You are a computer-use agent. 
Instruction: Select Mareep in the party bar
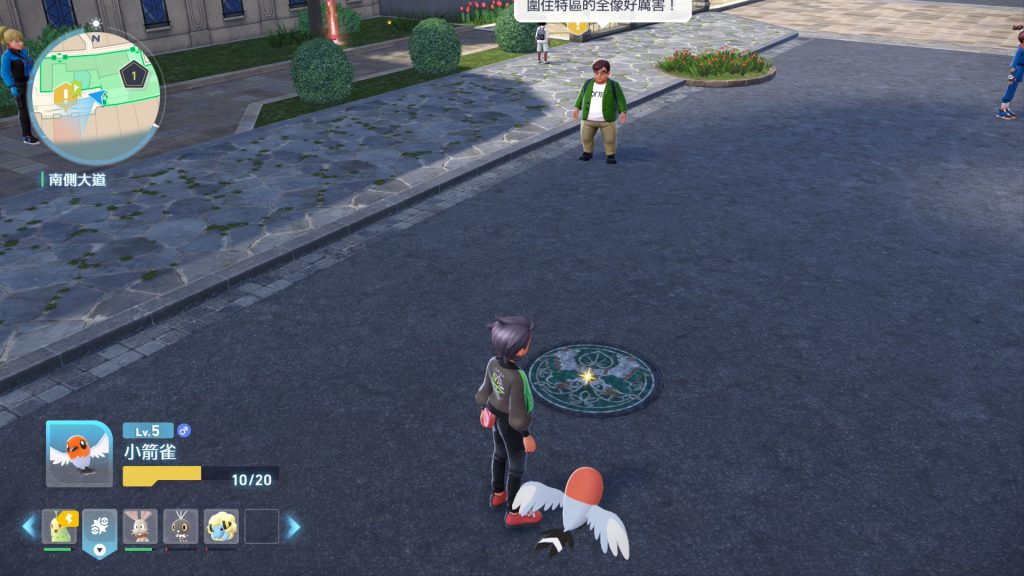coord(221,526)
